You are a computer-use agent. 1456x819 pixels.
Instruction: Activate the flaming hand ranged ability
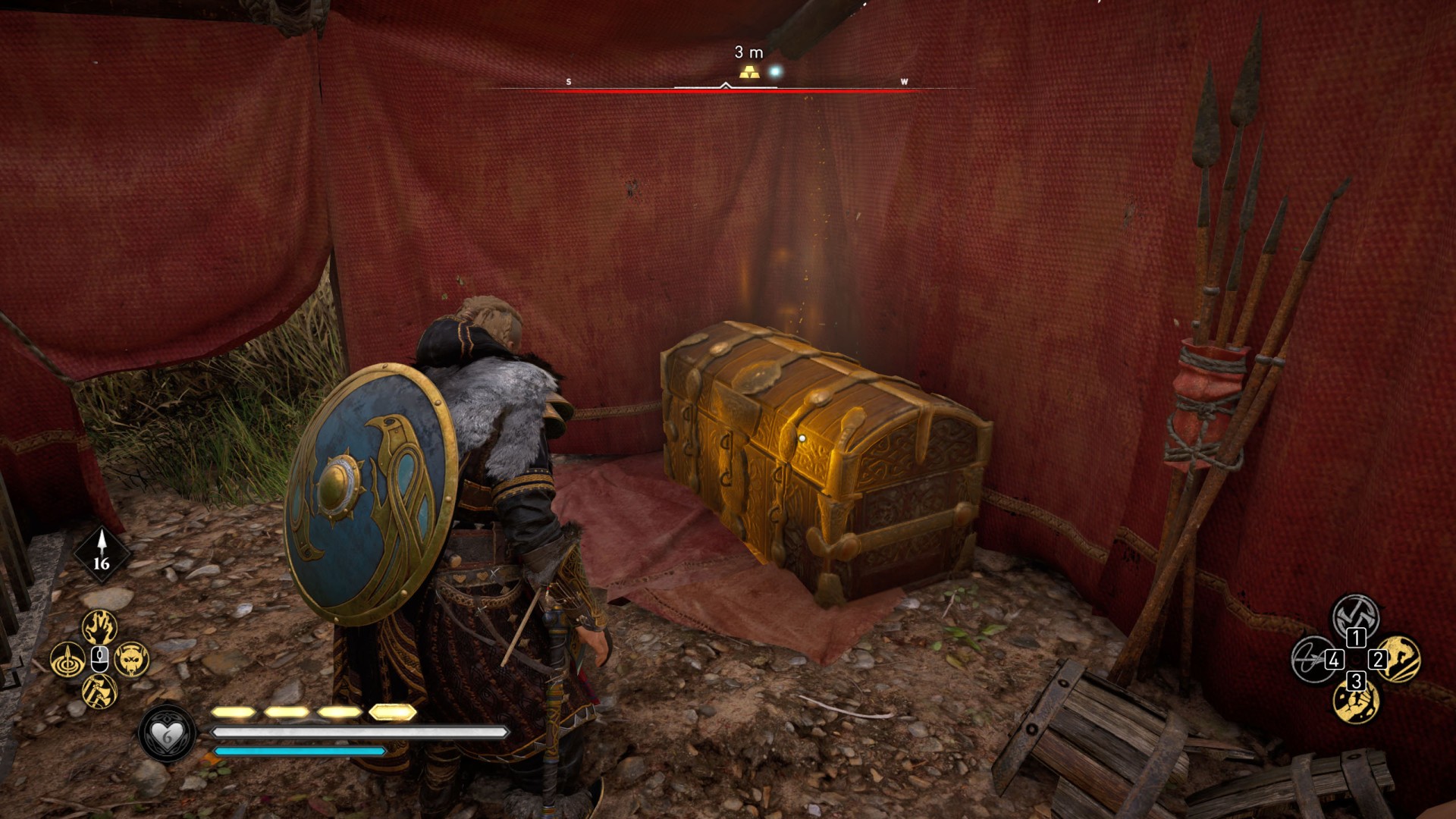(99, 627)
